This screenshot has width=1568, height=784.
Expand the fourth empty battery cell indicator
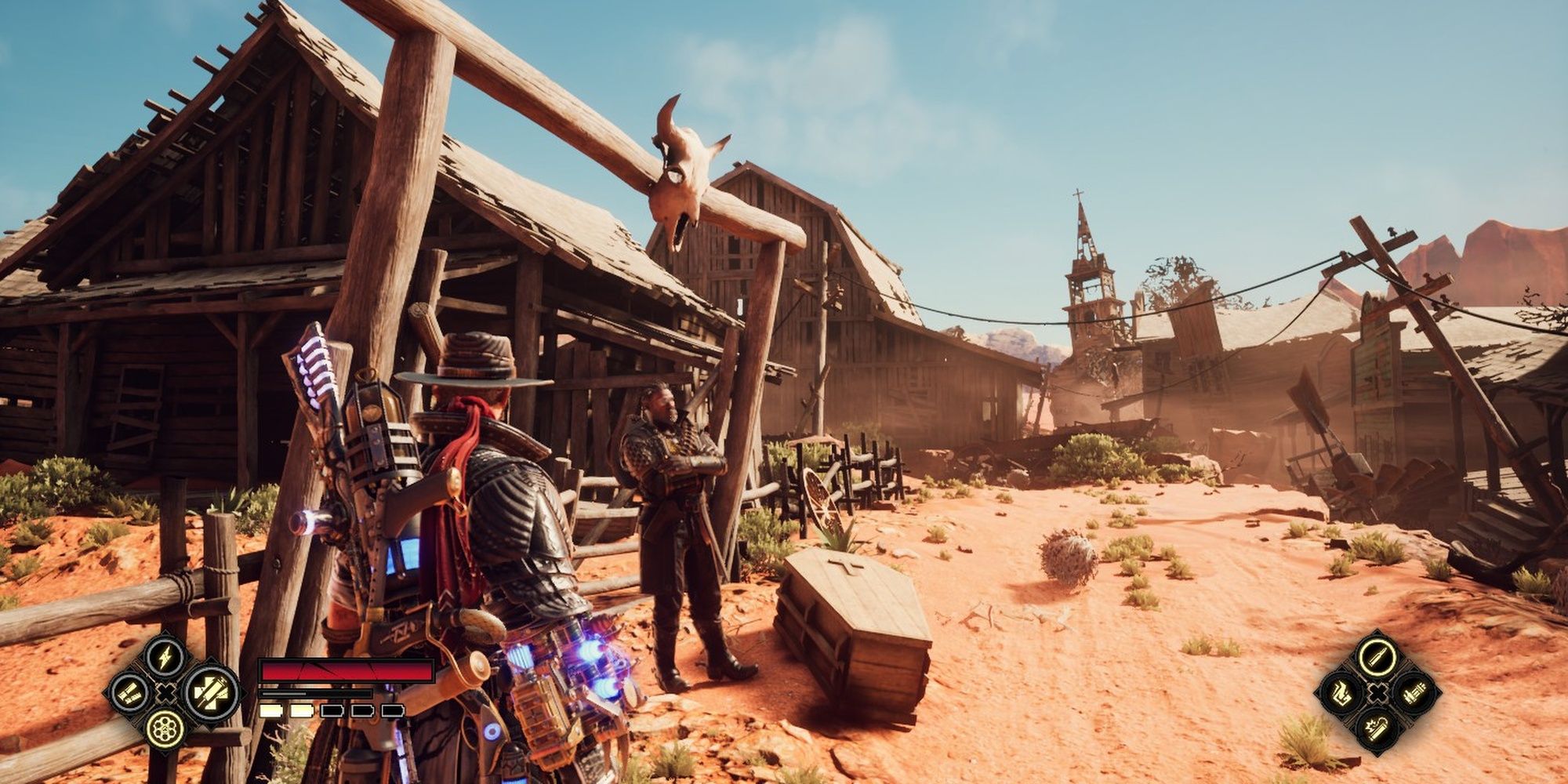[361, 711]
